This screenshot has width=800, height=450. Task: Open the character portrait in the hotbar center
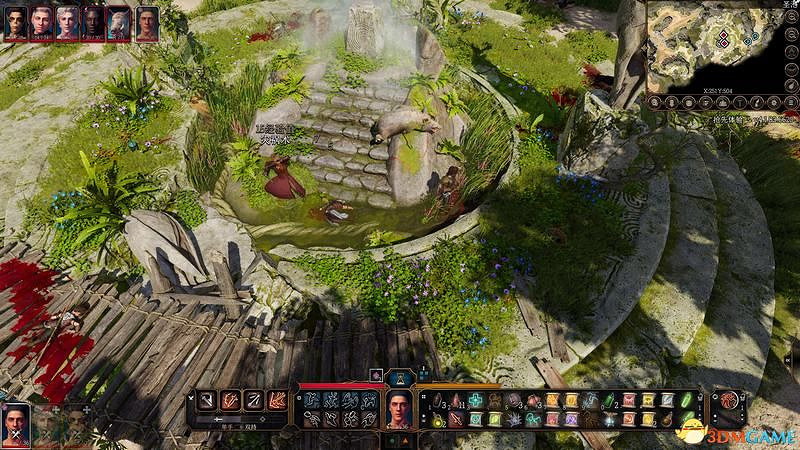[x=399, y=408]
